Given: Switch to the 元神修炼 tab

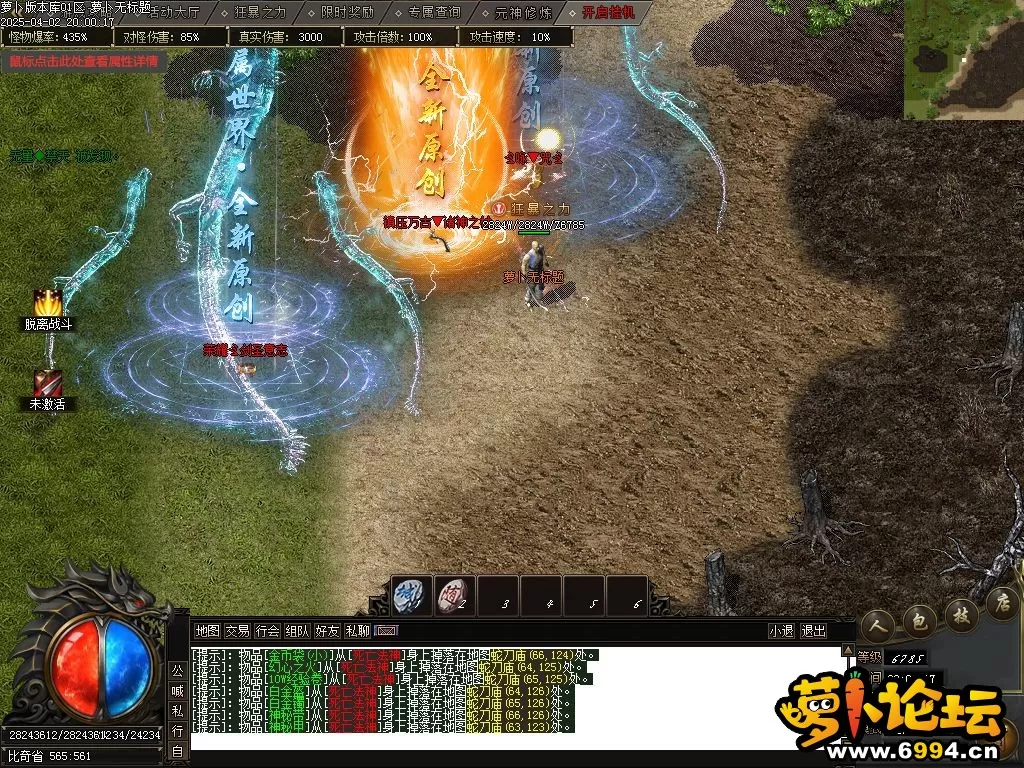Looking at the screenshot, I should click(520, 12).
